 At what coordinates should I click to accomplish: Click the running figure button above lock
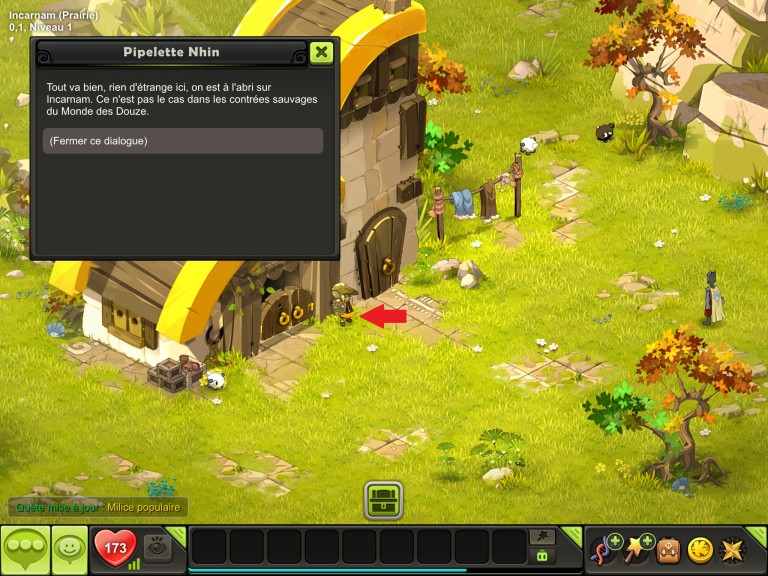(542, 537)
